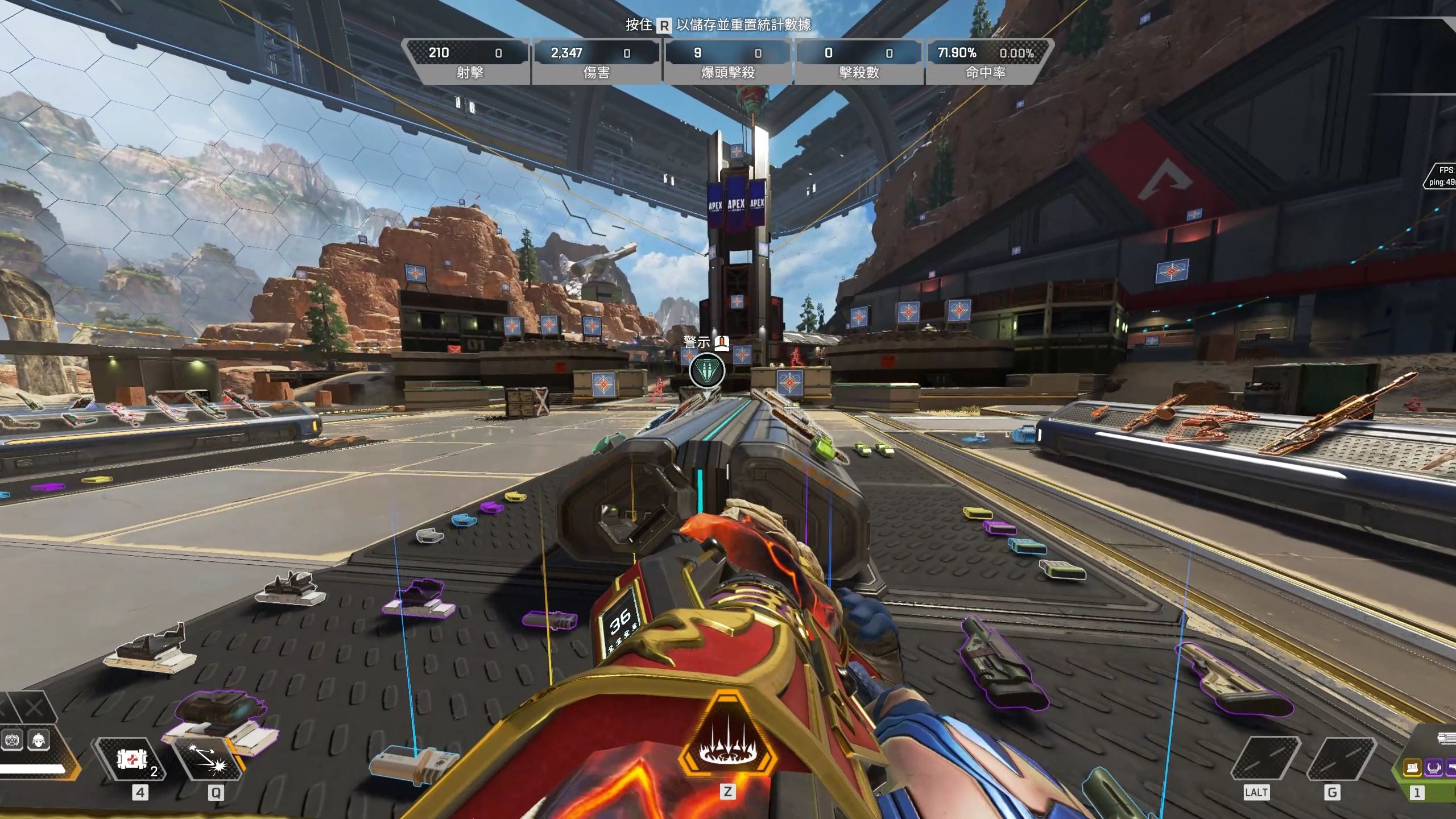
Task: Toggle the primary weapon slot labeled LALT
Action: click(x=1265, y=759)
